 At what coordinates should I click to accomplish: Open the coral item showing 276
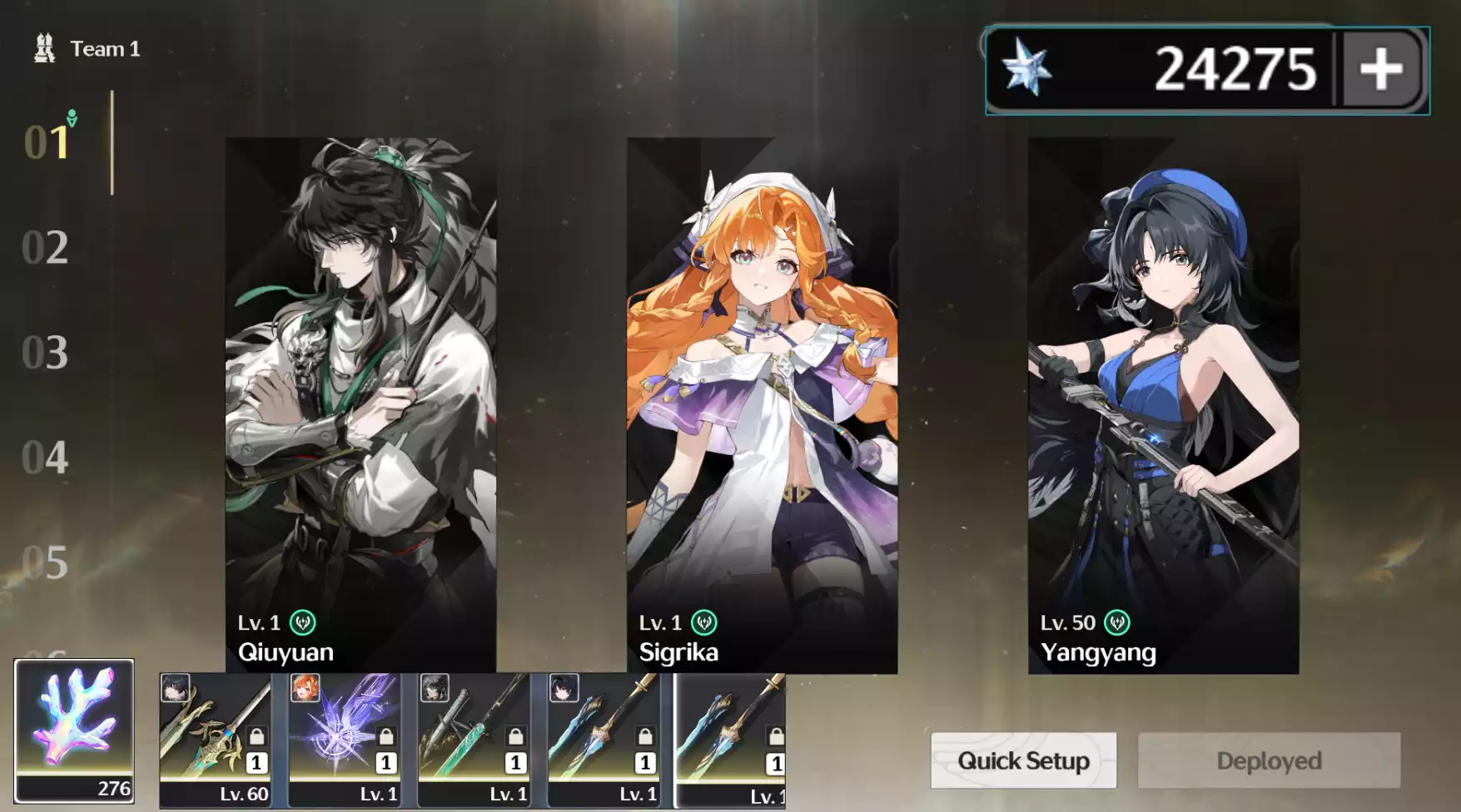coord(74,731)
